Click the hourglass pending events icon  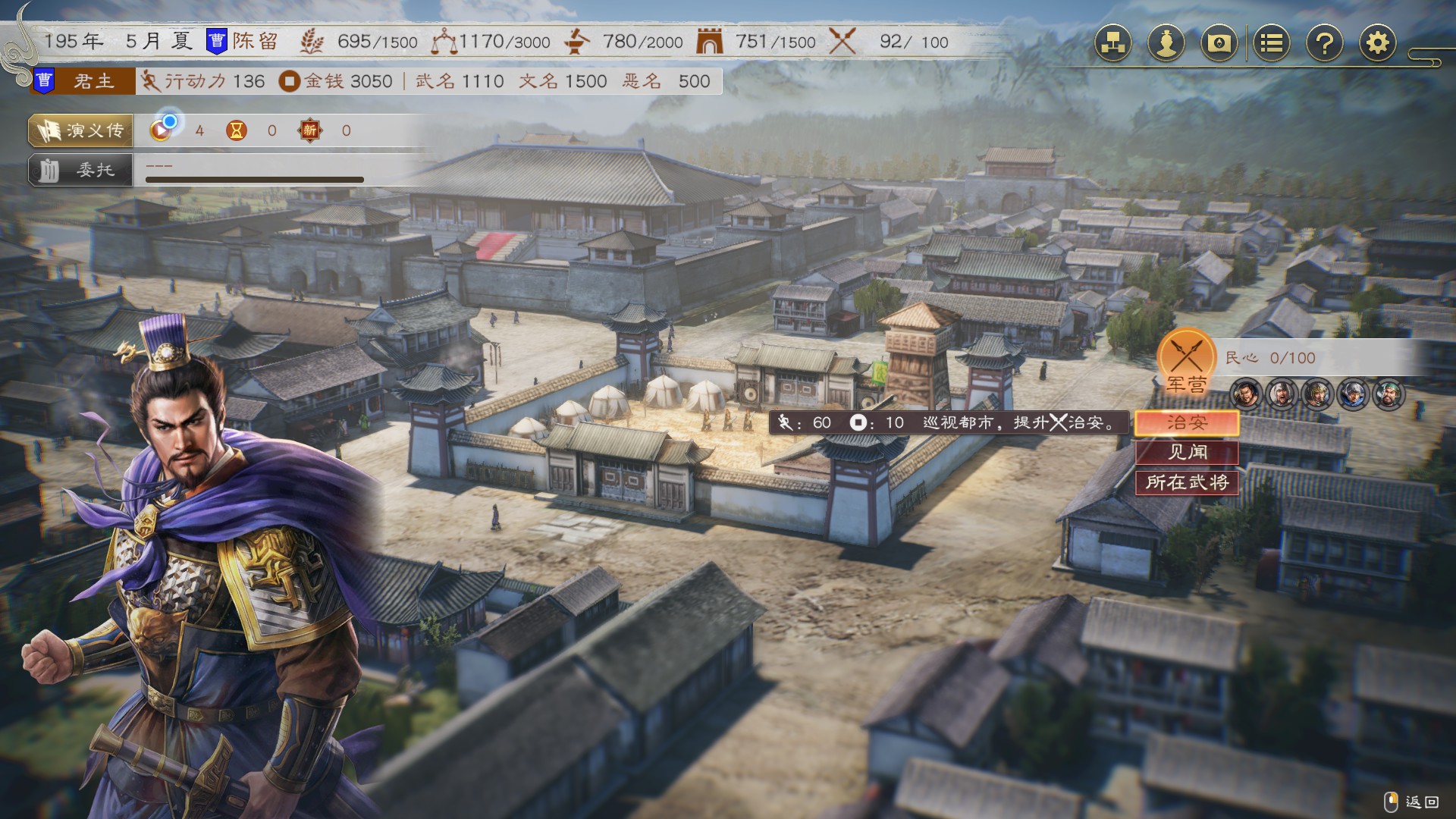click(237, 130)
